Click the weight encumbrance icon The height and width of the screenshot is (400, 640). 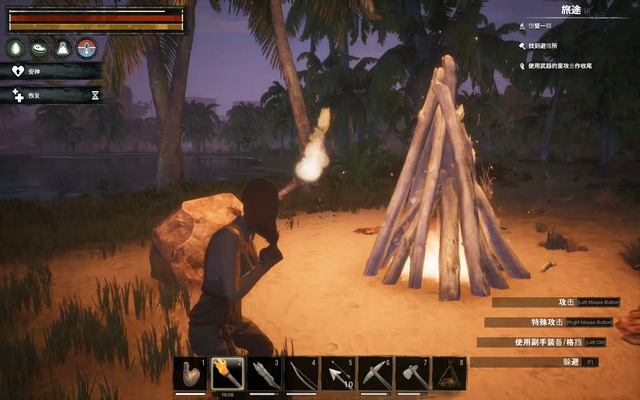coord(63,48)
